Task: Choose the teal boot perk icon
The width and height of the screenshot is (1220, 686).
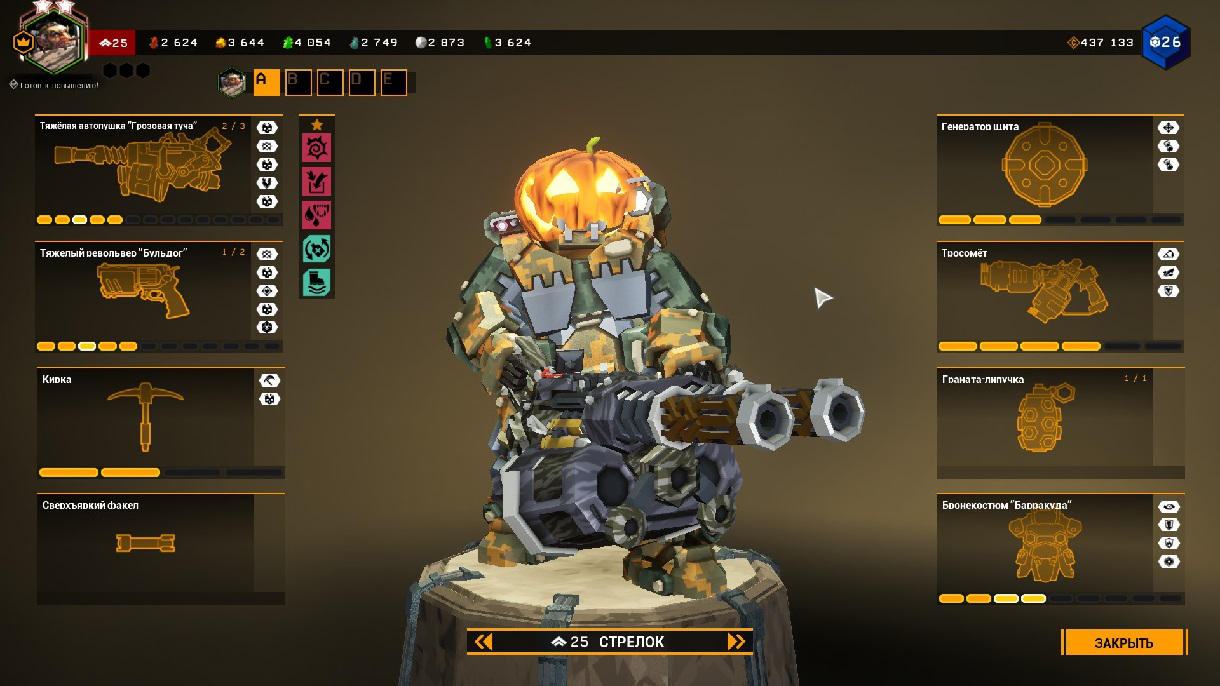Action: pos(317,282)
